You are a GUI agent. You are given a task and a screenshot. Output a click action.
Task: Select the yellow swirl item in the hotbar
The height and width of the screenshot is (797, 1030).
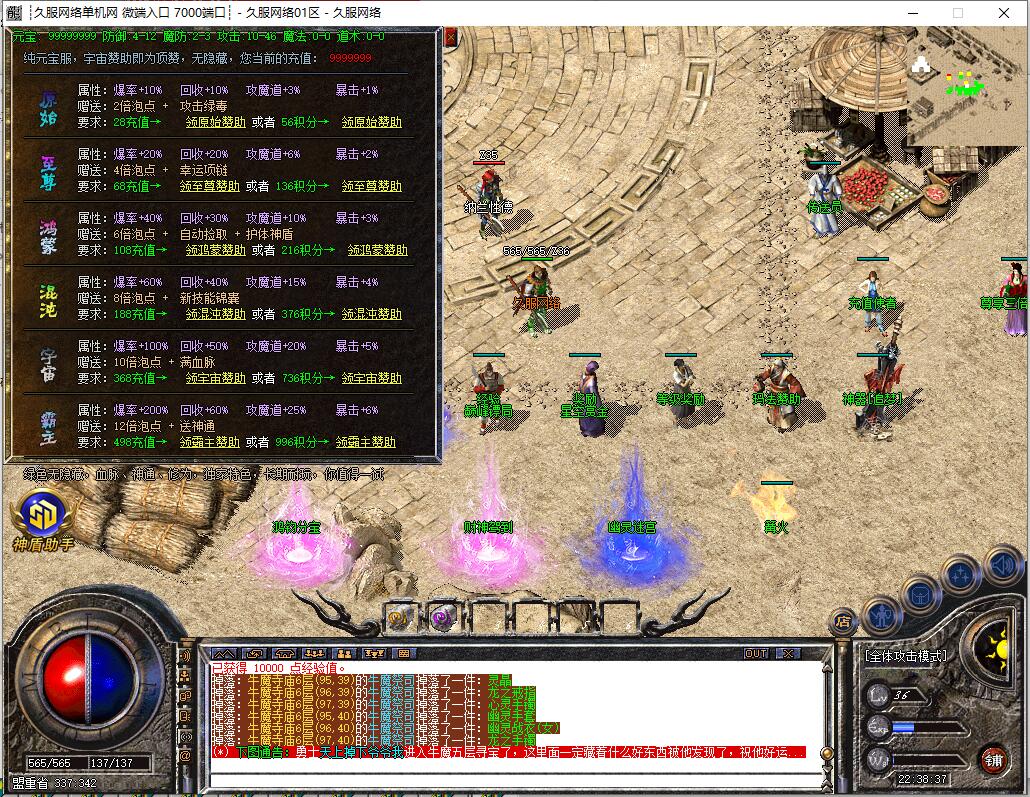click(x=400, y=617)
